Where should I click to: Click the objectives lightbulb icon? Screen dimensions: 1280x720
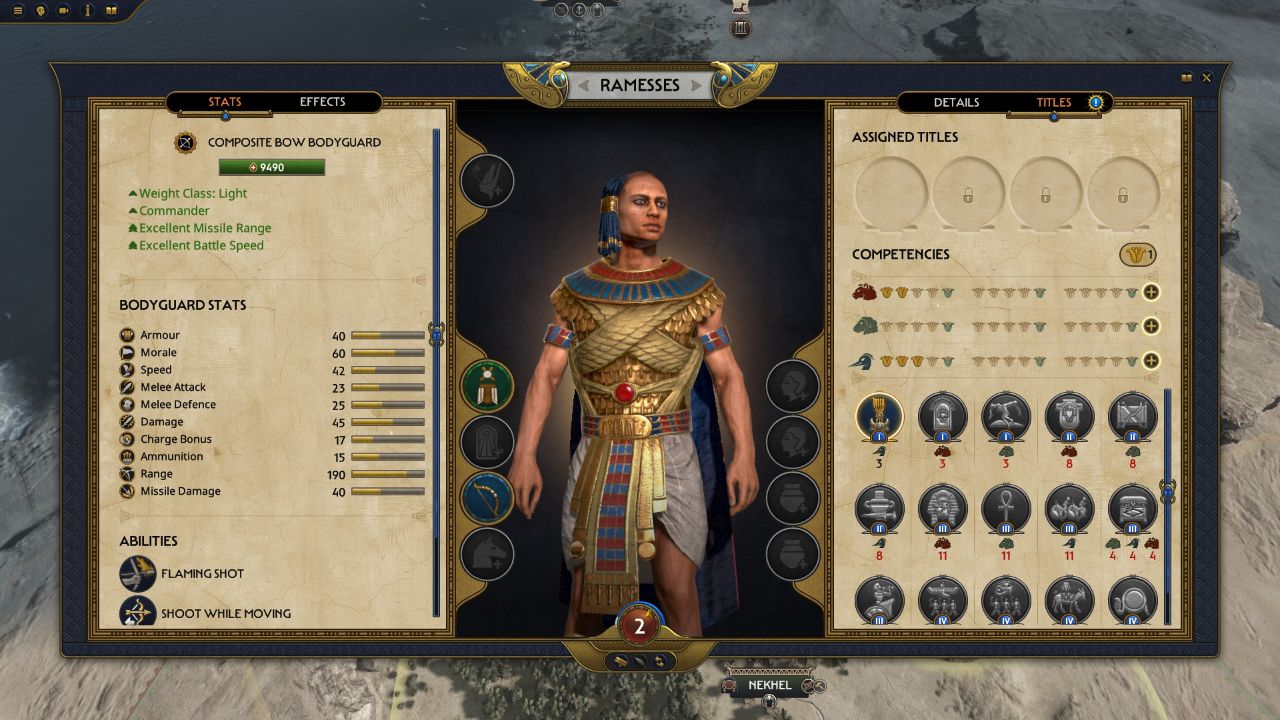pos(40,10)
